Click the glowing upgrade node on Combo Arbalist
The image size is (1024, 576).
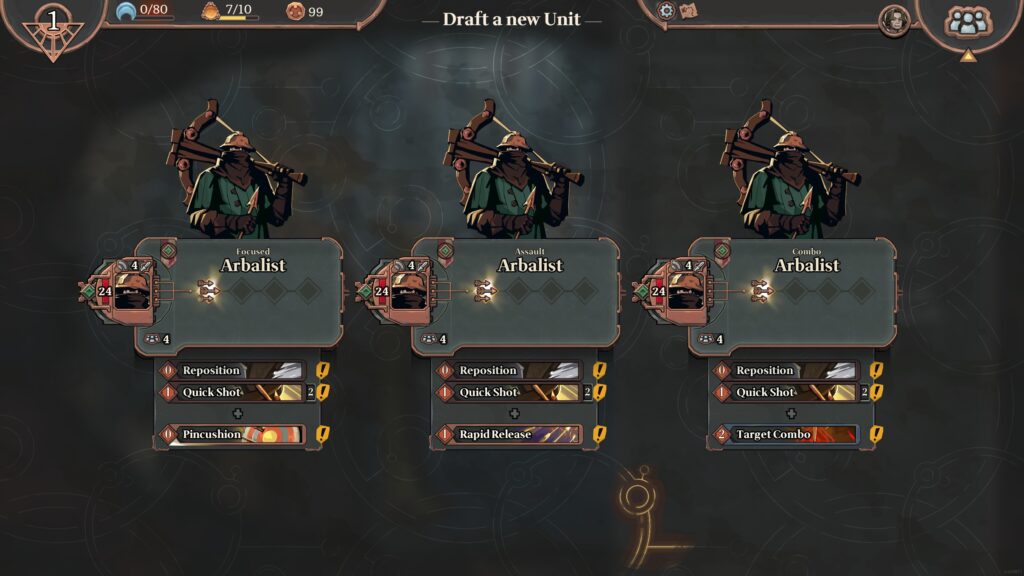[762, 291]
